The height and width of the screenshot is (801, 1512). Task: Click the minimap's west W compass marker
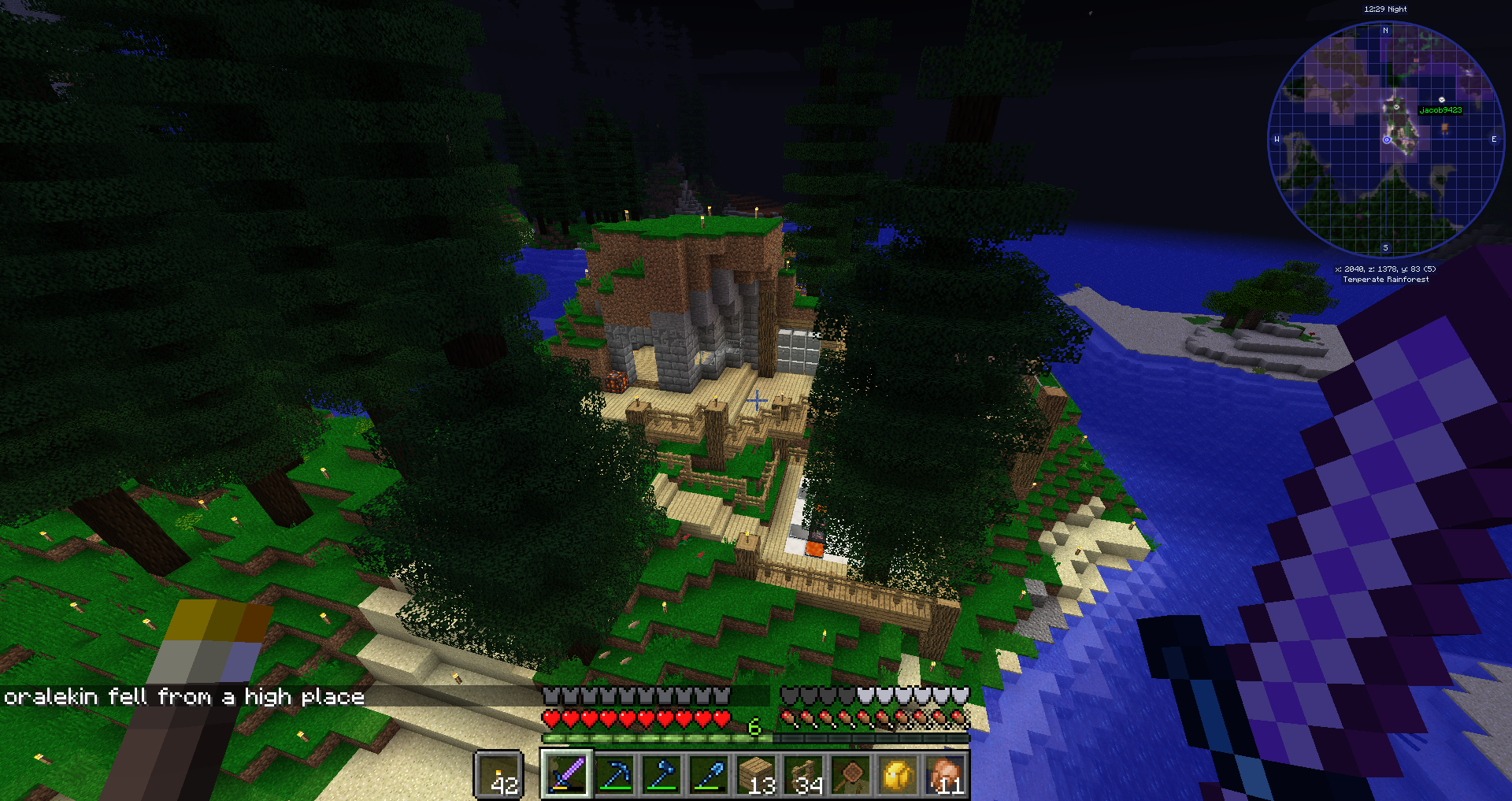point(1277,139)
